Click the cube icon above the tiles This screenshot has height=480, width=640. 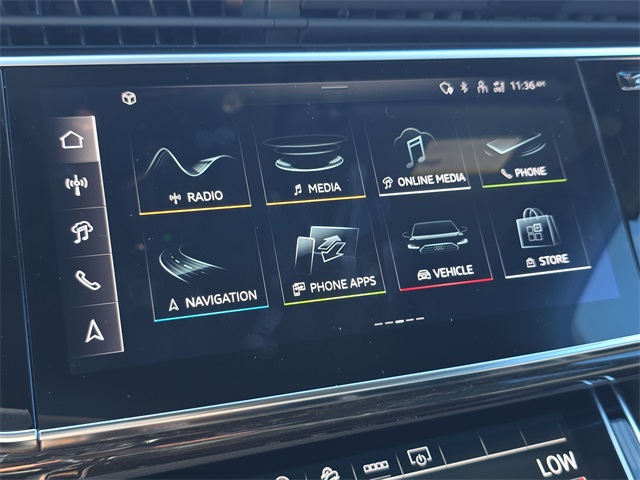(x=128, y=97)
